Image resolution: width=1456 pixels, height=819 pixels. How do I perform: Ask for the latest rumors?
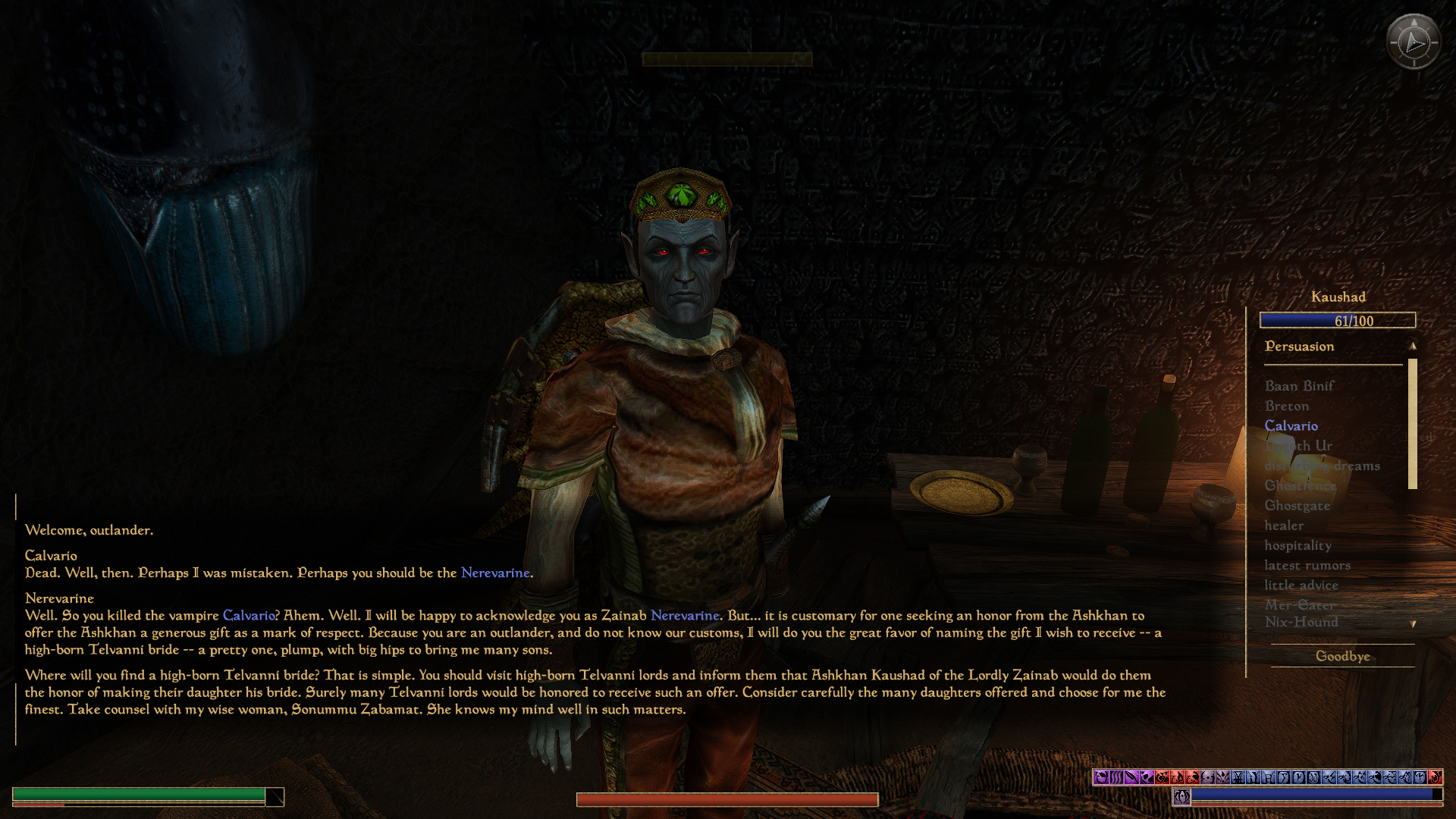point(1307,565)
